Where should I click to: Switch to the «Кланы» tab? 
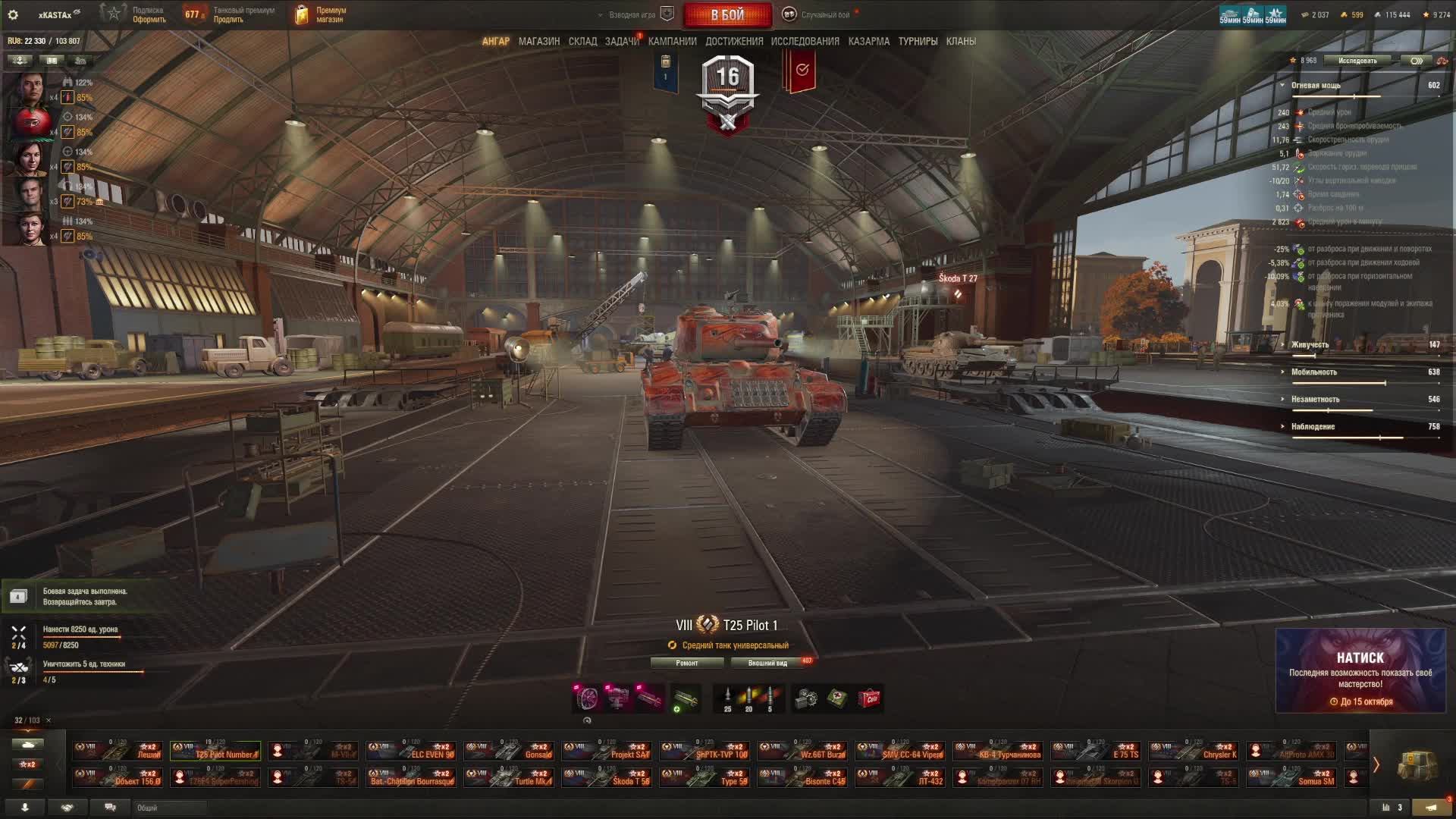(x=961, y=42)
